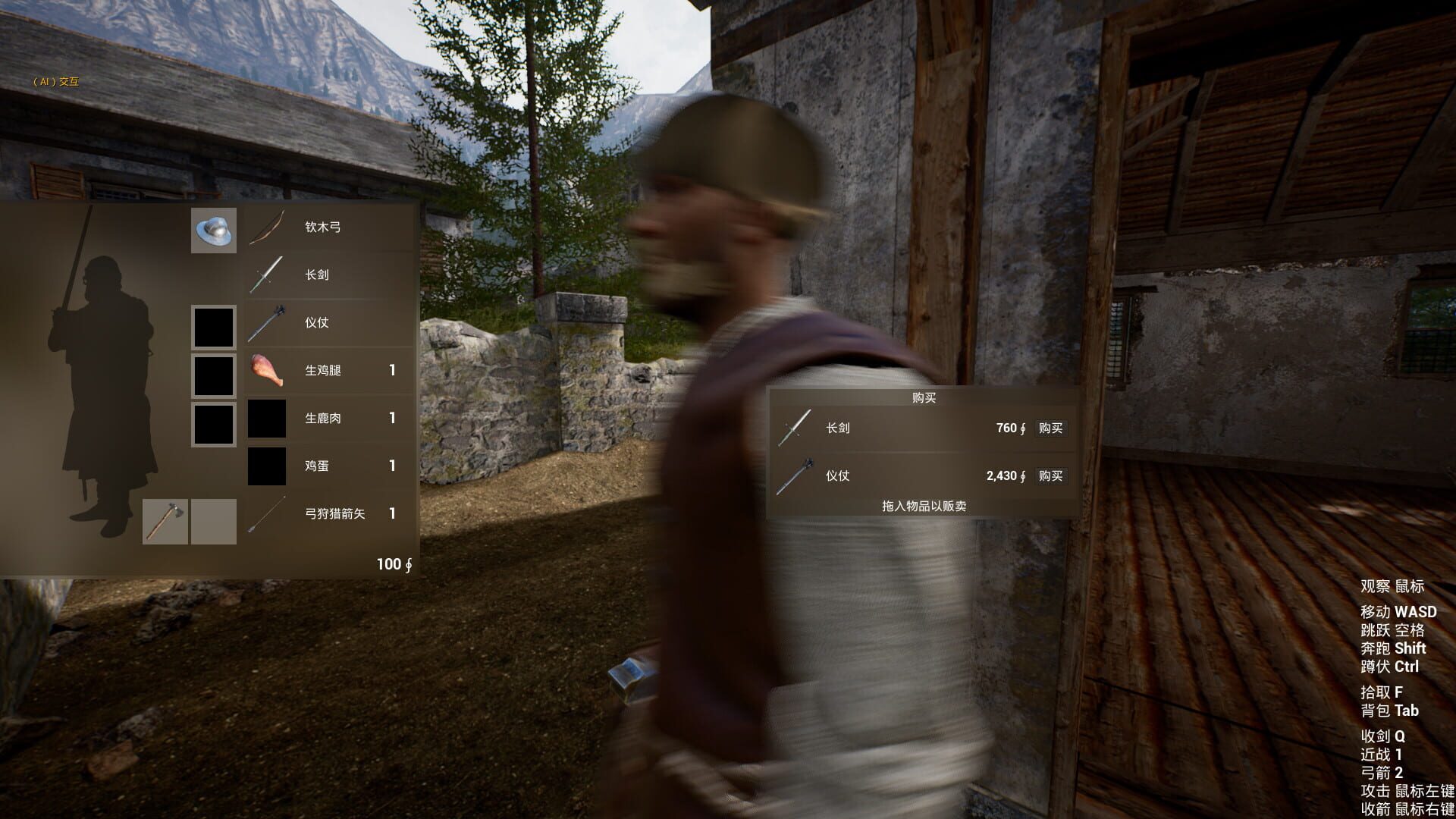The width and height of the screenshot is (1456, 819).
Task: Click the hunting arrow 弓狩猎箭矢 icon
Action: pos(266,514)
